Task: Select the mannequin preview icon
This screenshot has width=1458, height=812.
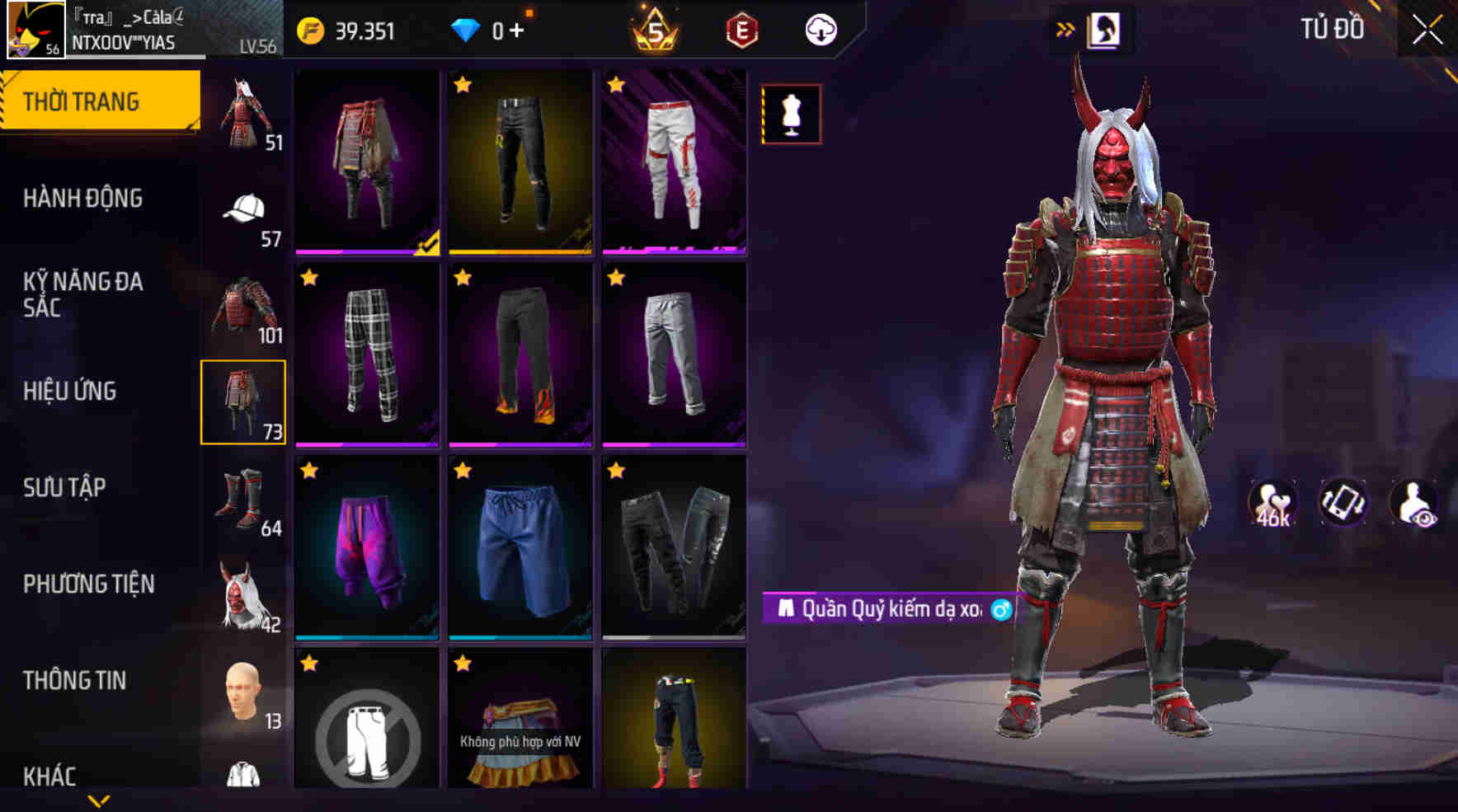Action: coord(791,115)
